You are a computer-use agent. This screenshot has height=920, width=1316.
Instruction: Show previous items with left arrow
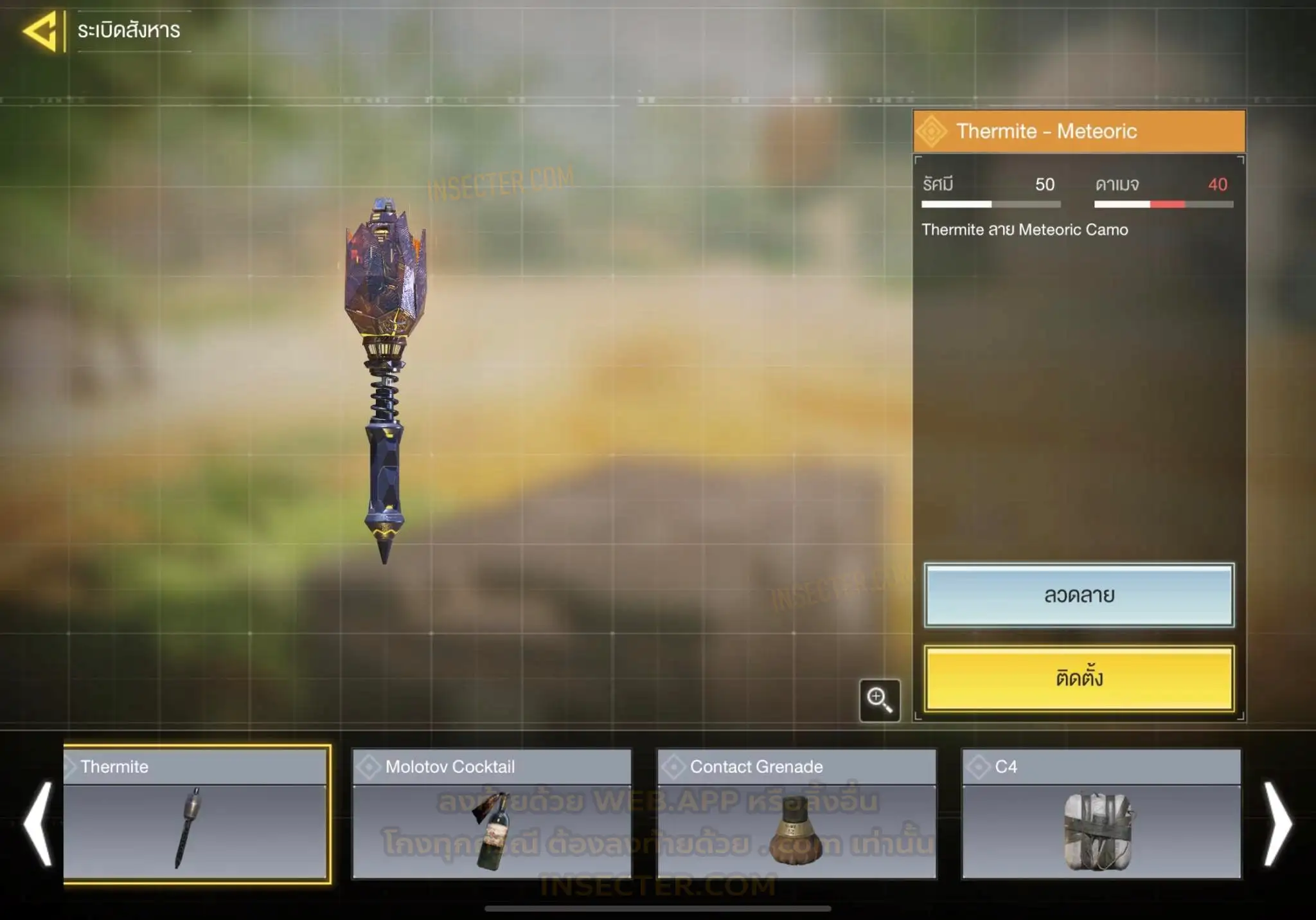coord(37,824)
